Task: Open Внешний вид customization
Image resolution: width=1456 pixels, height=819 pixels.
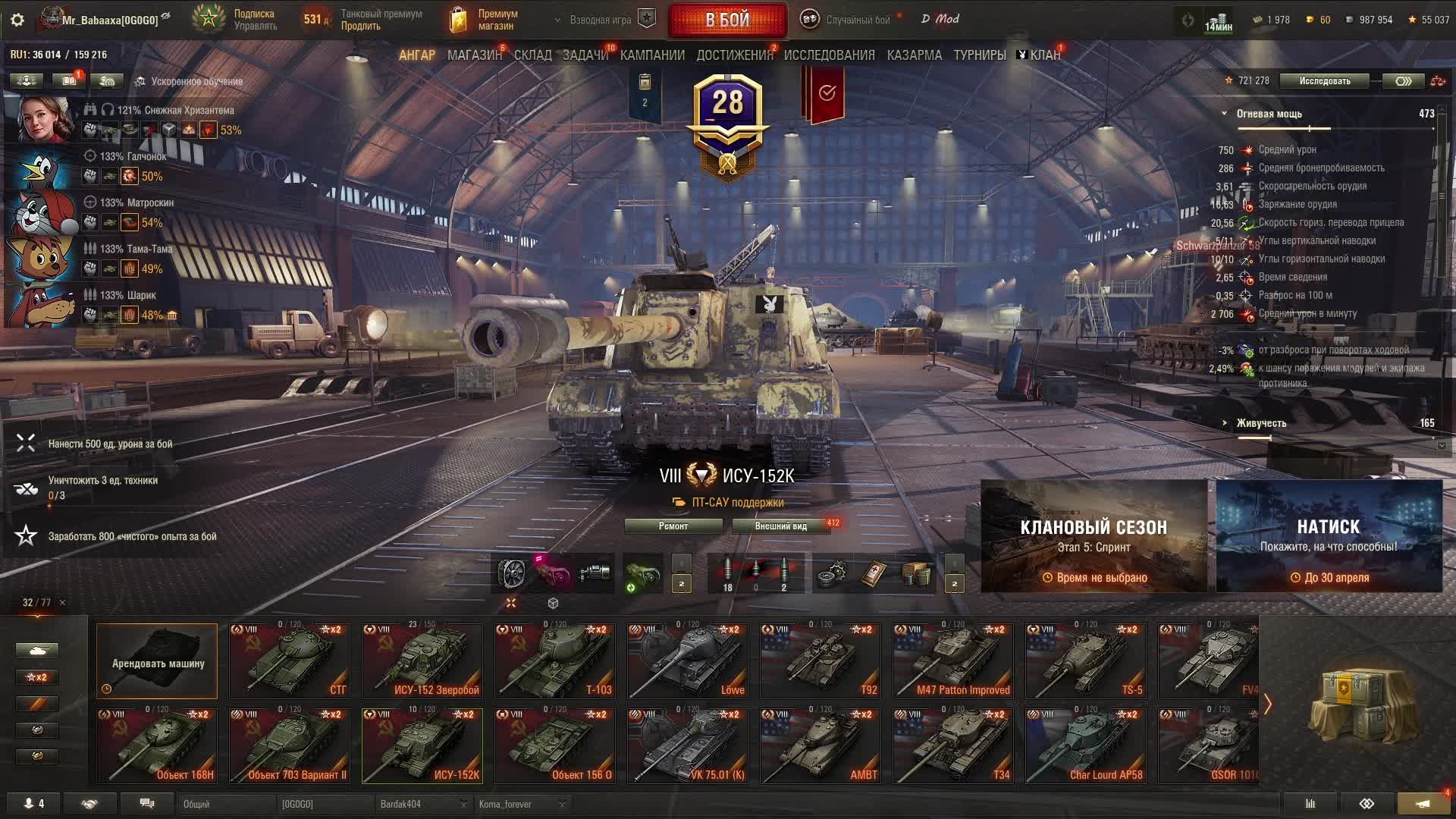Action: pos(780,526)
